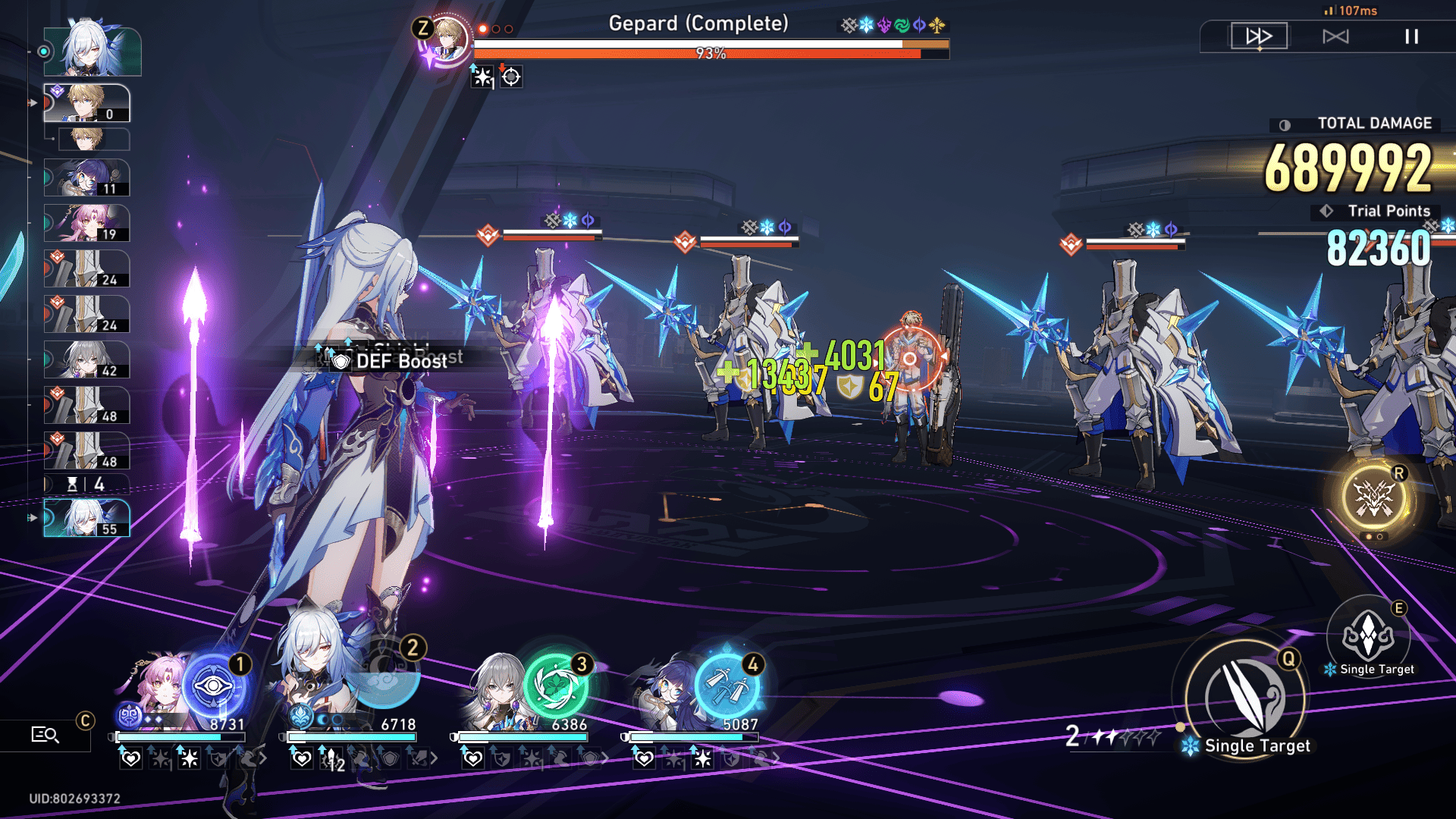This screenshot has height=819, width=1456.
Task: Inspect the target-reticle debuff icon under Gepard's bar
Action: pyautogui.click(x=511, y=77)
